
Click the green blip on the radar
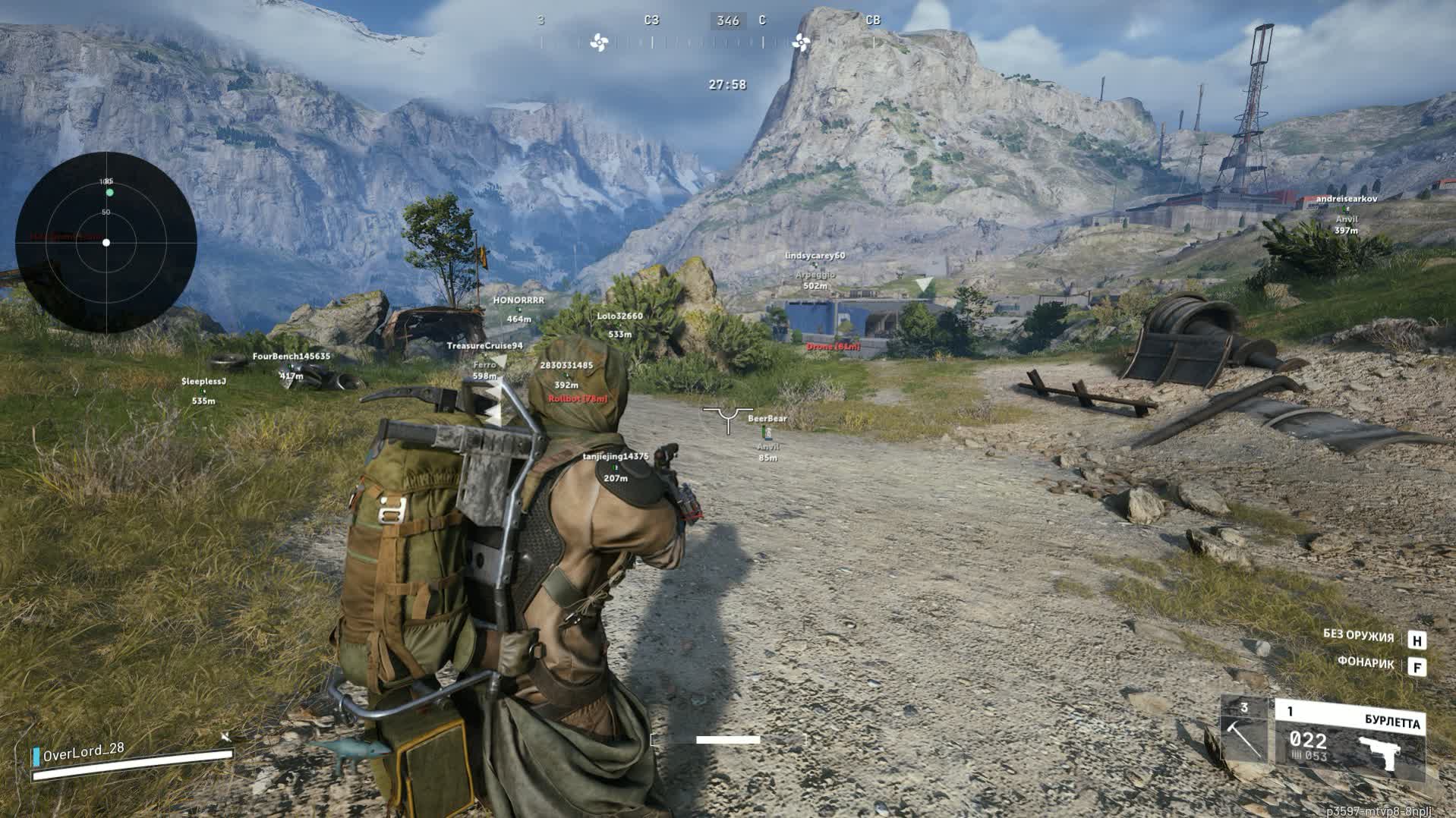pyautogui.click(x=109, y=193)
